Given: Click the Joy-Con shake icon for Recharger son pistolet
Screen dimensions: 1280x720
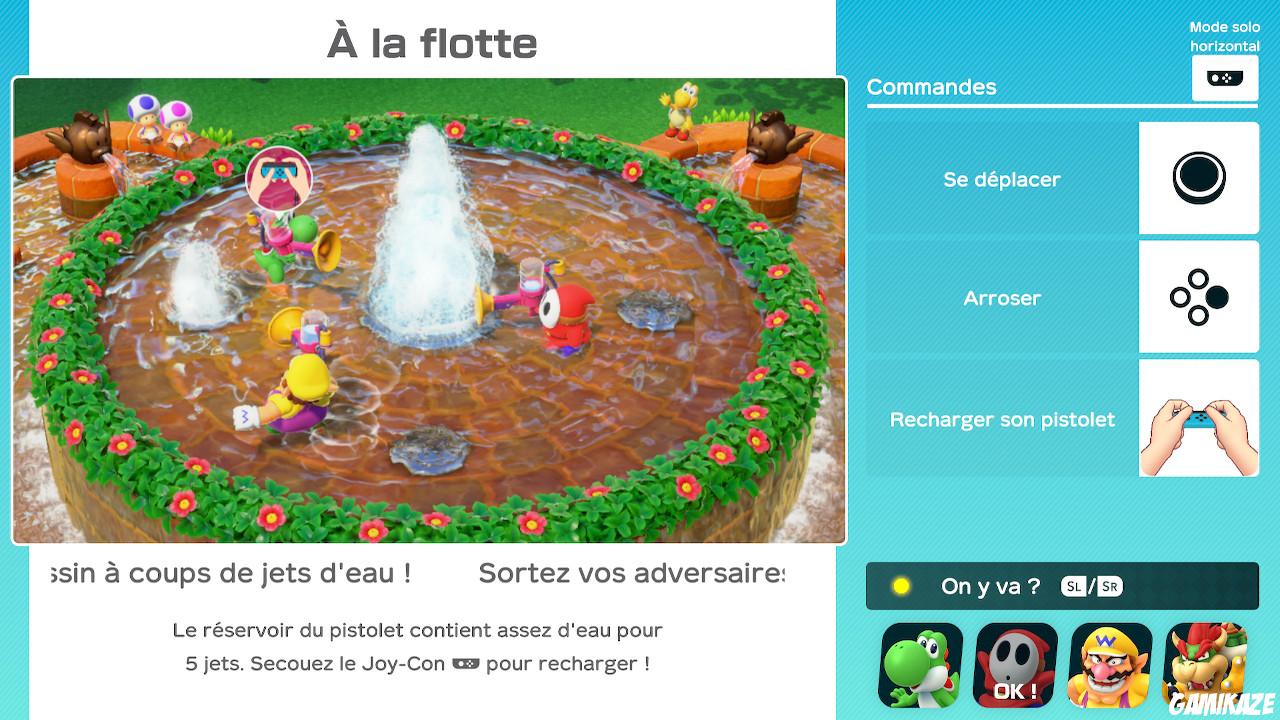Looking at the screenshot, I should [1198, 419].
